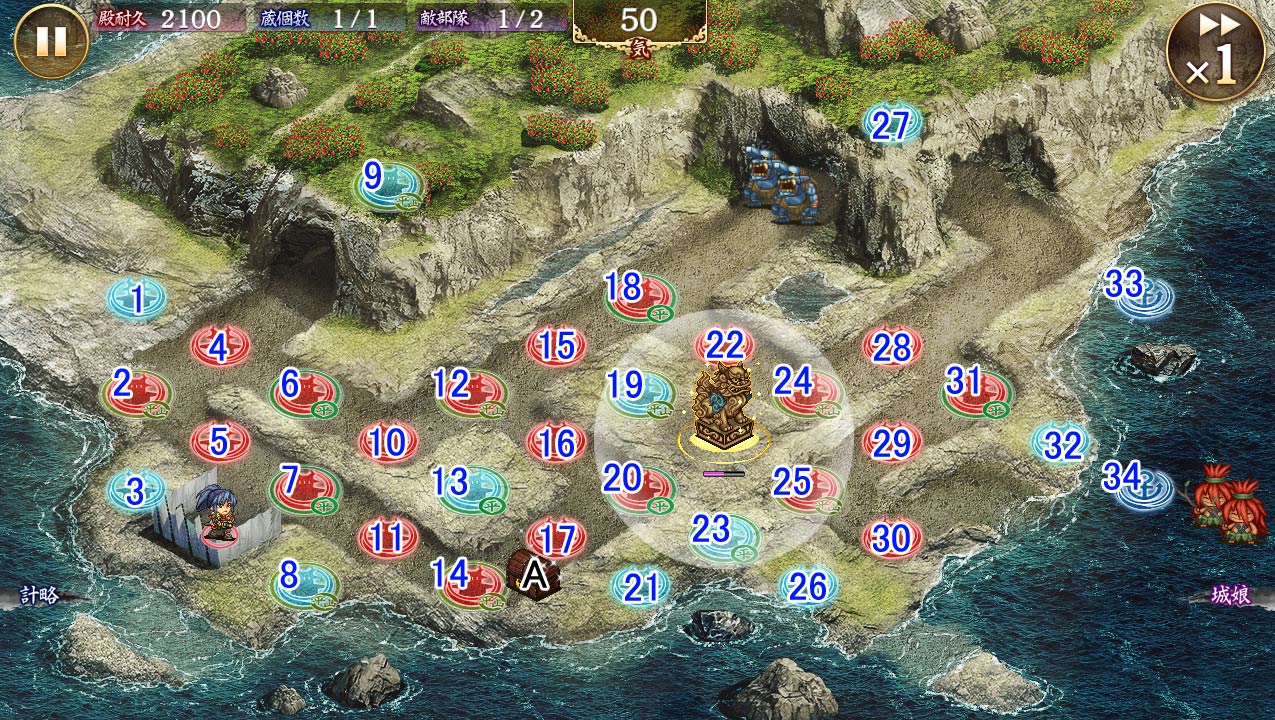Pick deployment tile number 26
This screenshot has height=720, width=1275.
coord(808,587)
